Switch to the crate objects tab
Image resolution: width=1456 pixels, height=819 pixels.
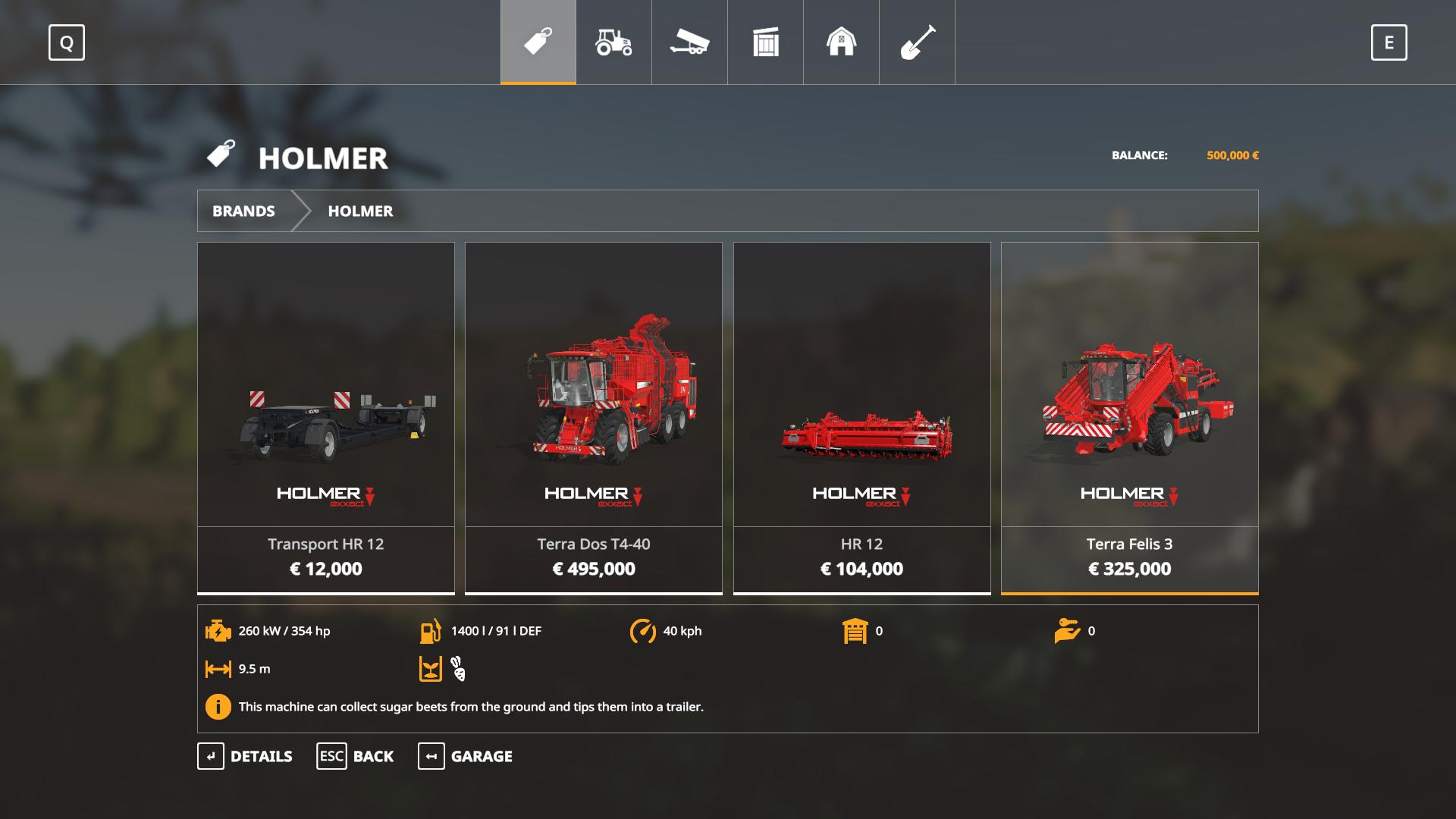tap(765, 42)
